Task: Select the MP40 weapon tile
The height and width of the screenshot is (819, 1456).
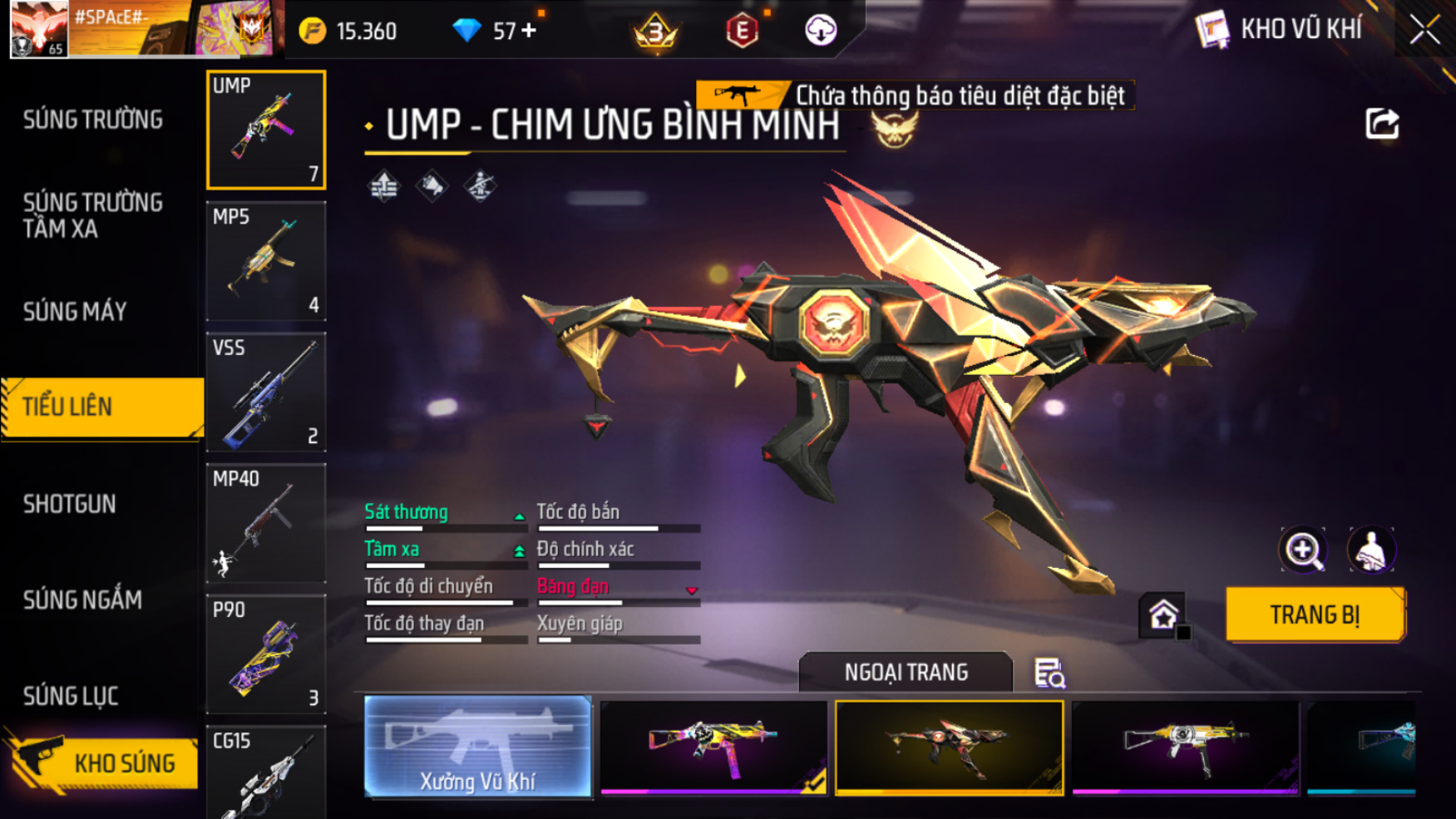Action: [x=266, y=523]
